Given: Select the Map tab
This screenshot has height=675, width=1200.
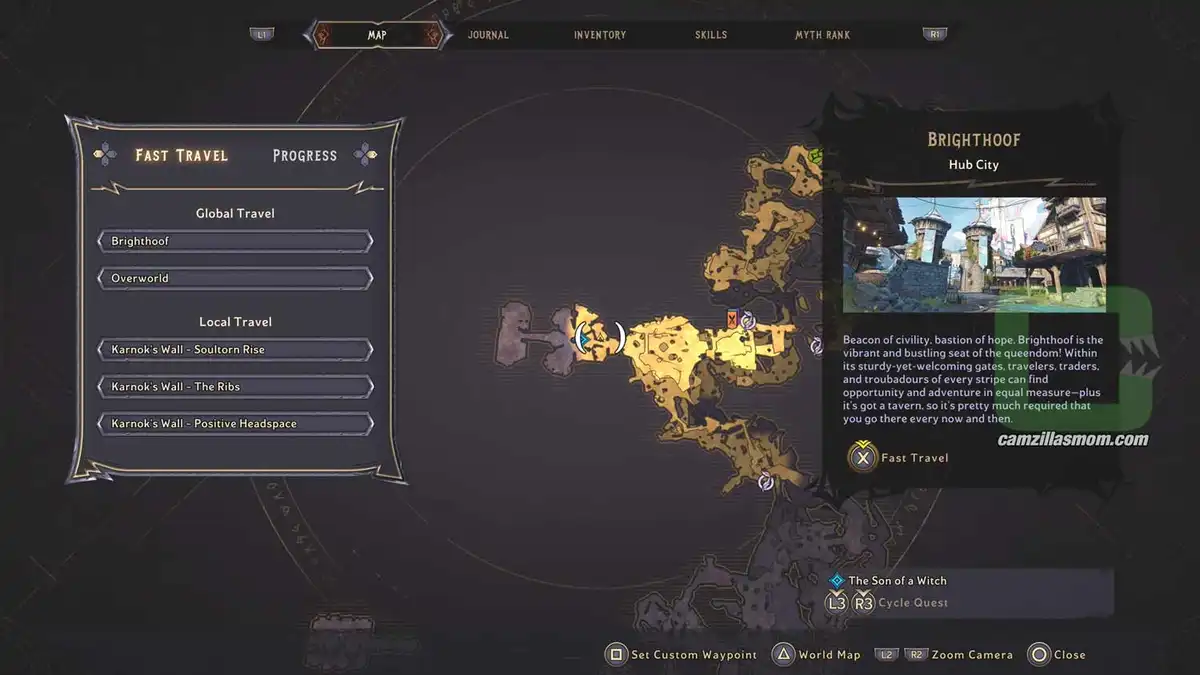Looking at the screenshot, I should pyautogui.click(x=377, y=35).
